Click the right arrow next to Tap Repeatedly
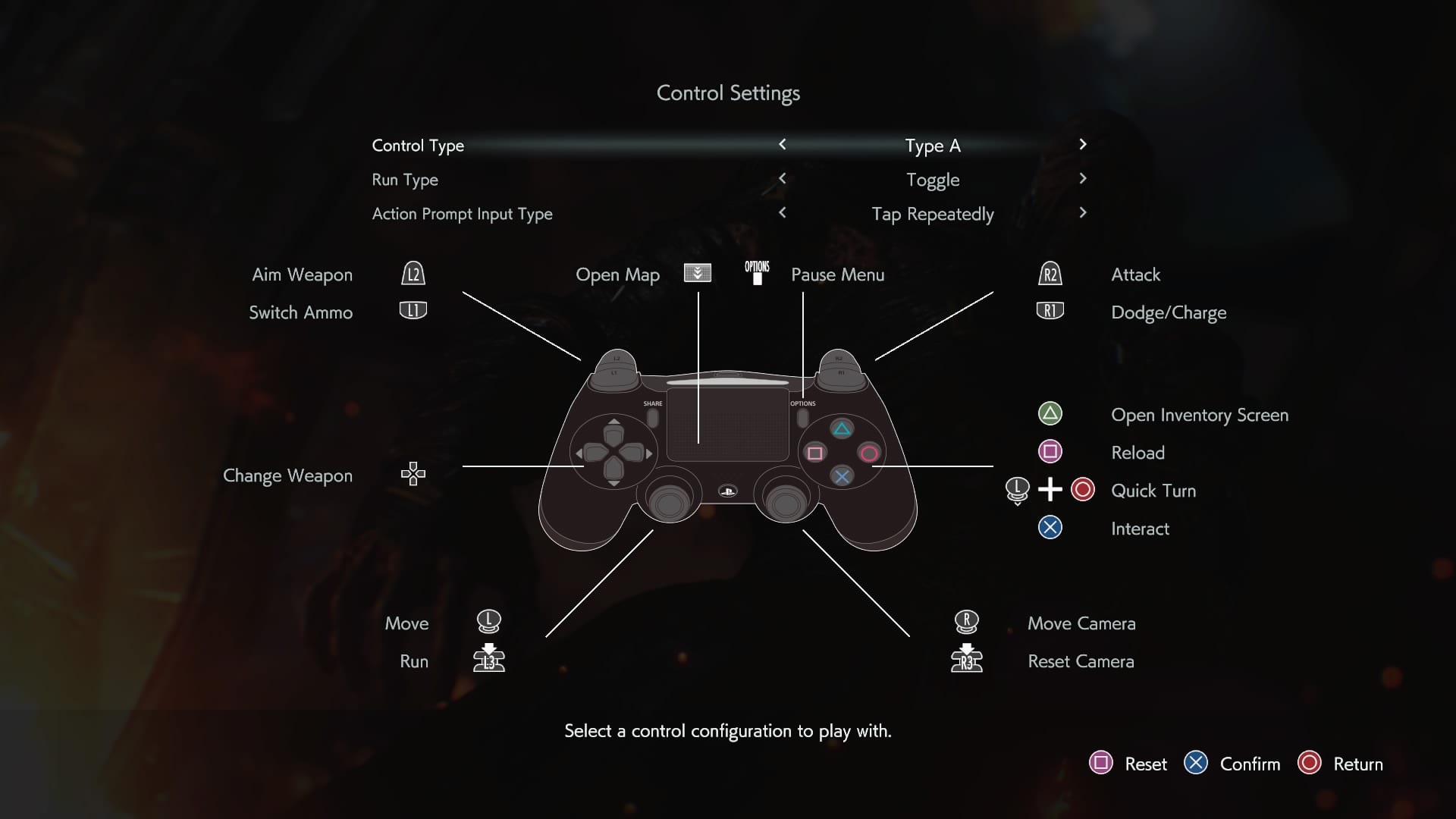Screen dimensions: 1456x819 point(1084,213)
